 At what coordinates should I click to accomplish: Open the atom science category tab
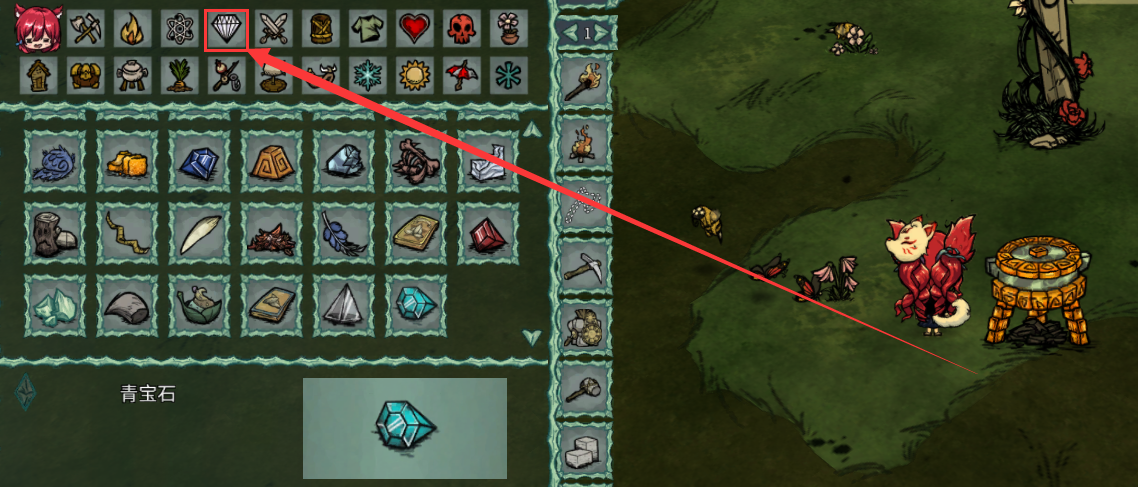180,30
